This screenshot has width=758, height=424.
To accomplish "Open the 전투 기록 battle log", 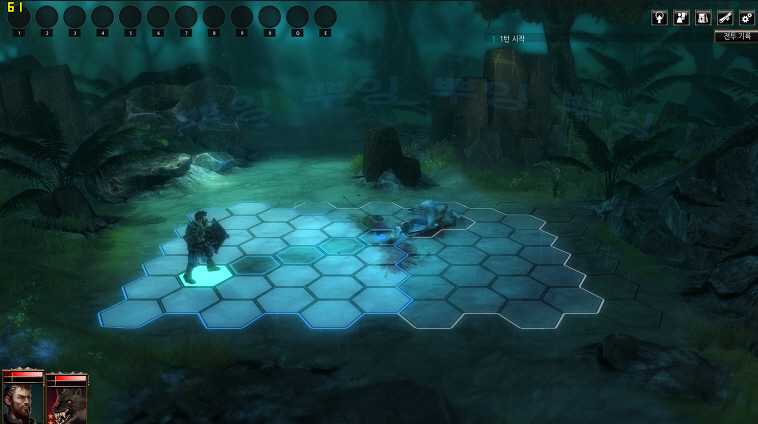I will (x=736, y=36).
